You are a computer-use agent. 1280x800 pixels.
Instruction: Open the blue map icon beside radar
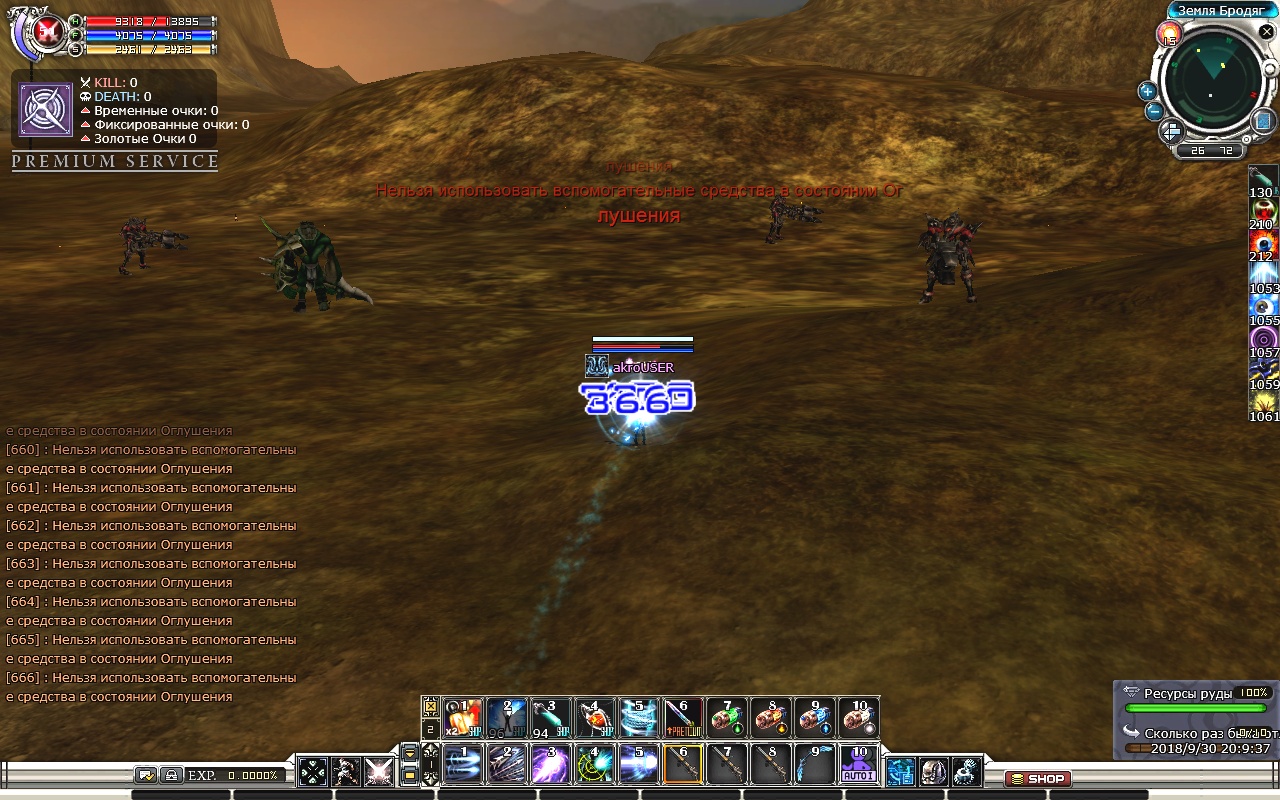point(1263,121)
